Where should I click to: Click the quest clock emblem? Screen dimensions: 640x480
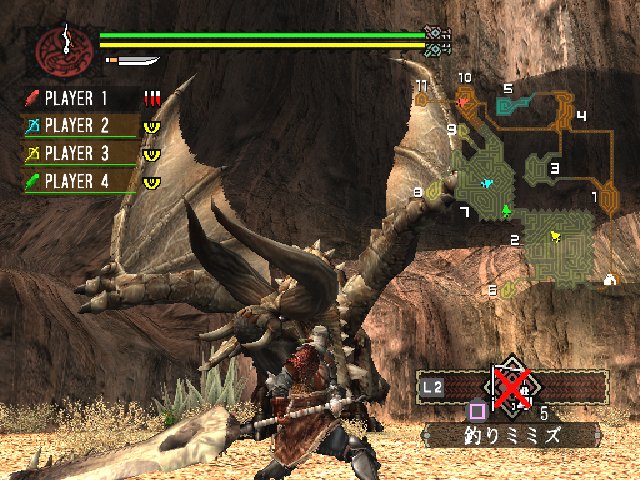point(63,47)
